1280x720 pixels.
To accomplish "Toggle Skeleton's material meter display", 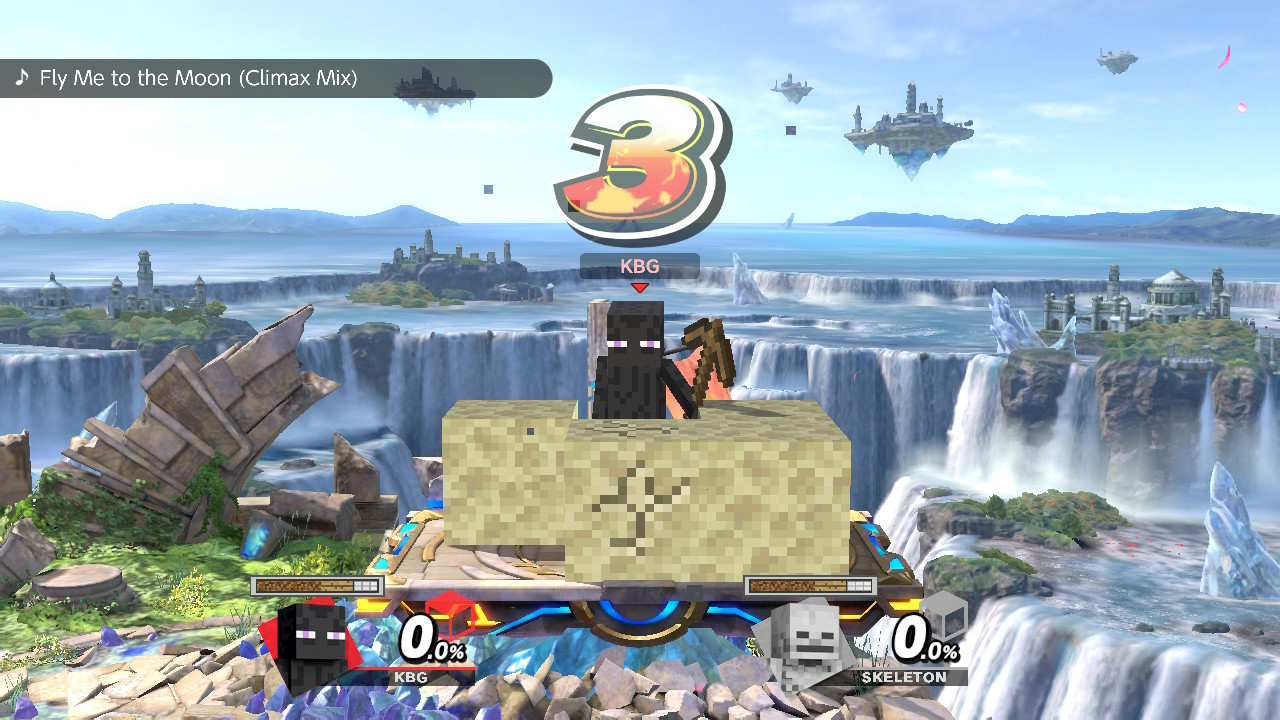I will (800, 583).
